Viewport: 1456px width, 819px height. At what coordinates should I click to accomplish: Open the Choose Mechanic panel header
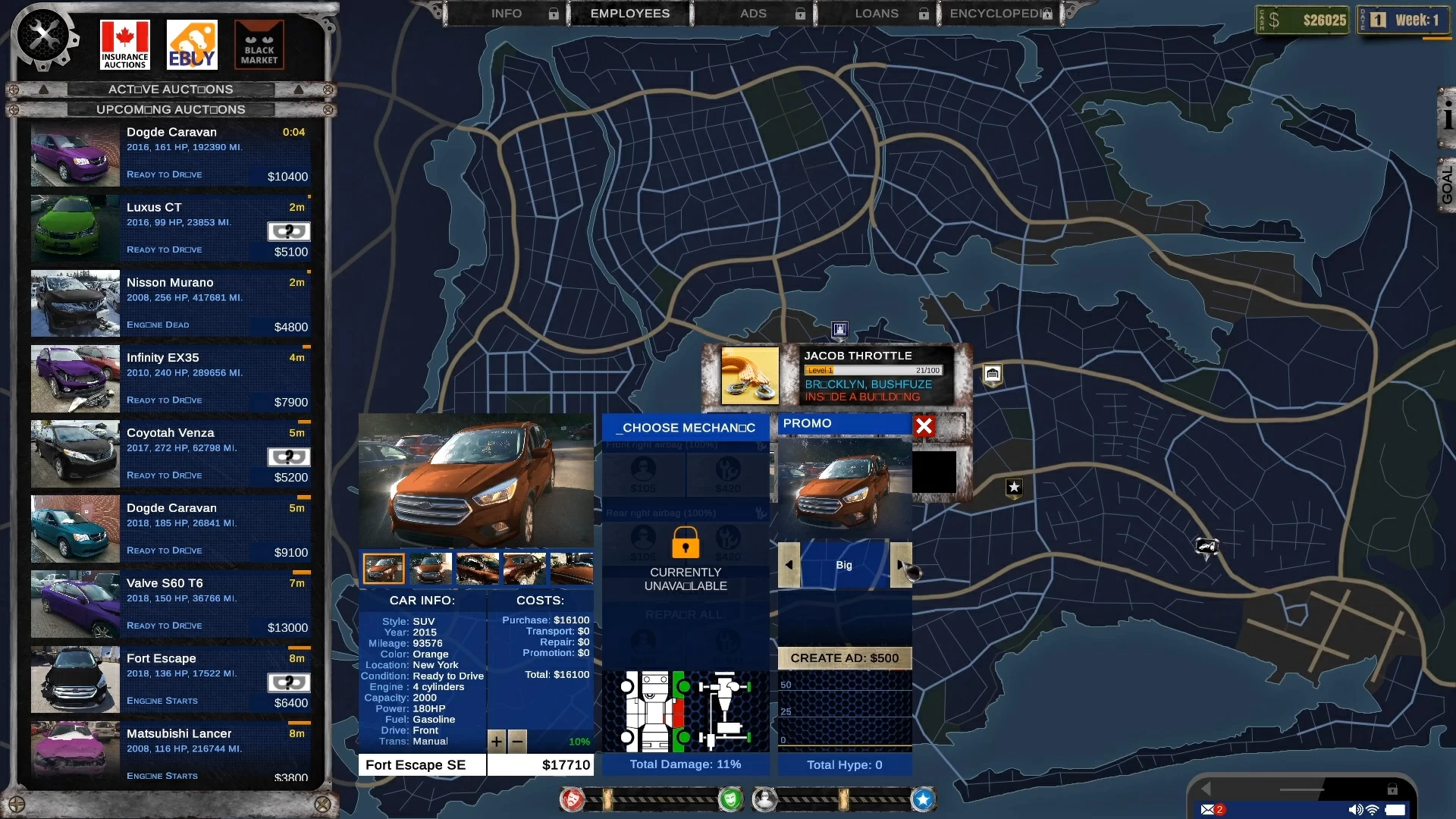[x=686, y=428]
